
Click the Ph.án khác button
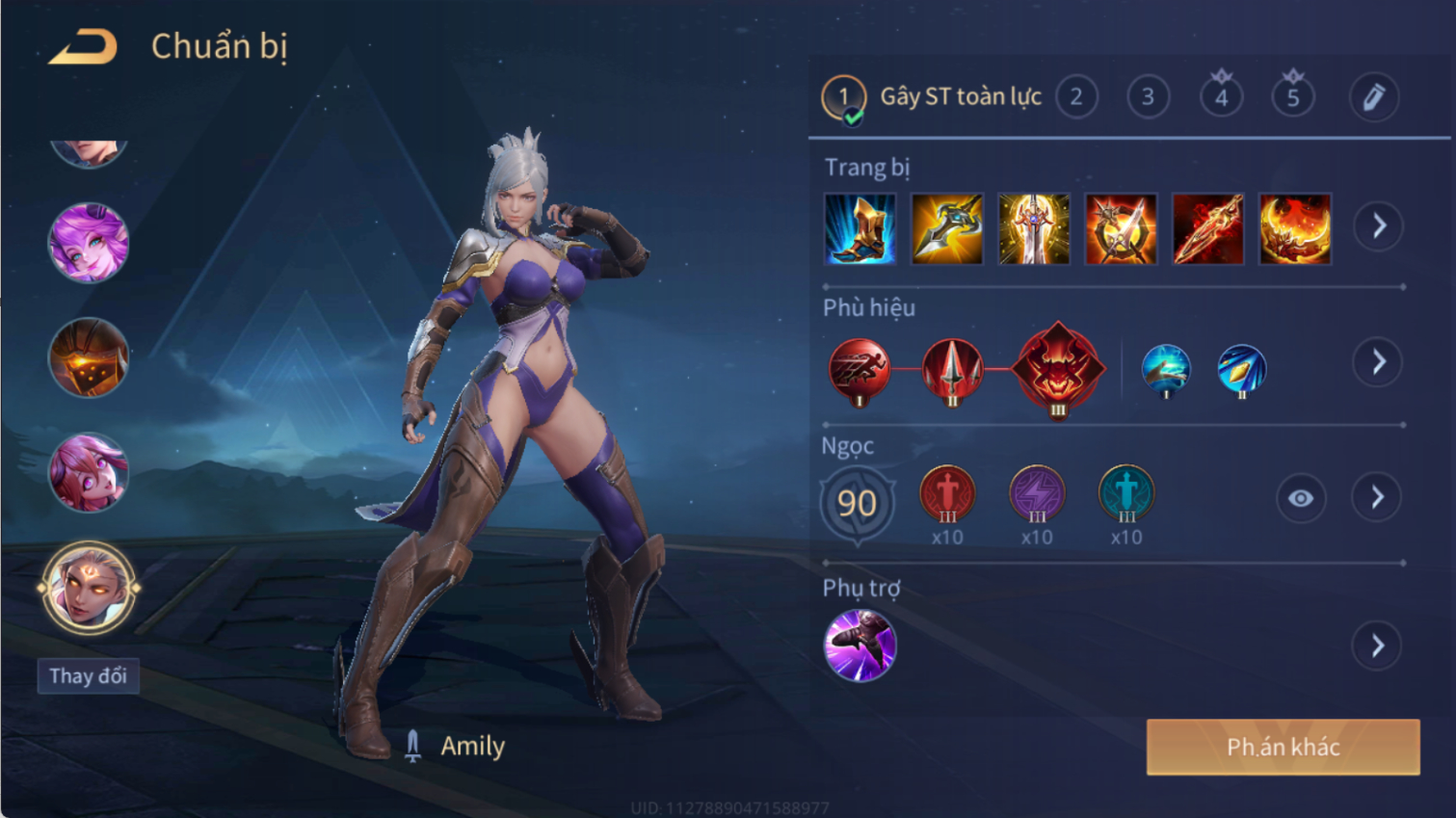(x=1283, y=747)
